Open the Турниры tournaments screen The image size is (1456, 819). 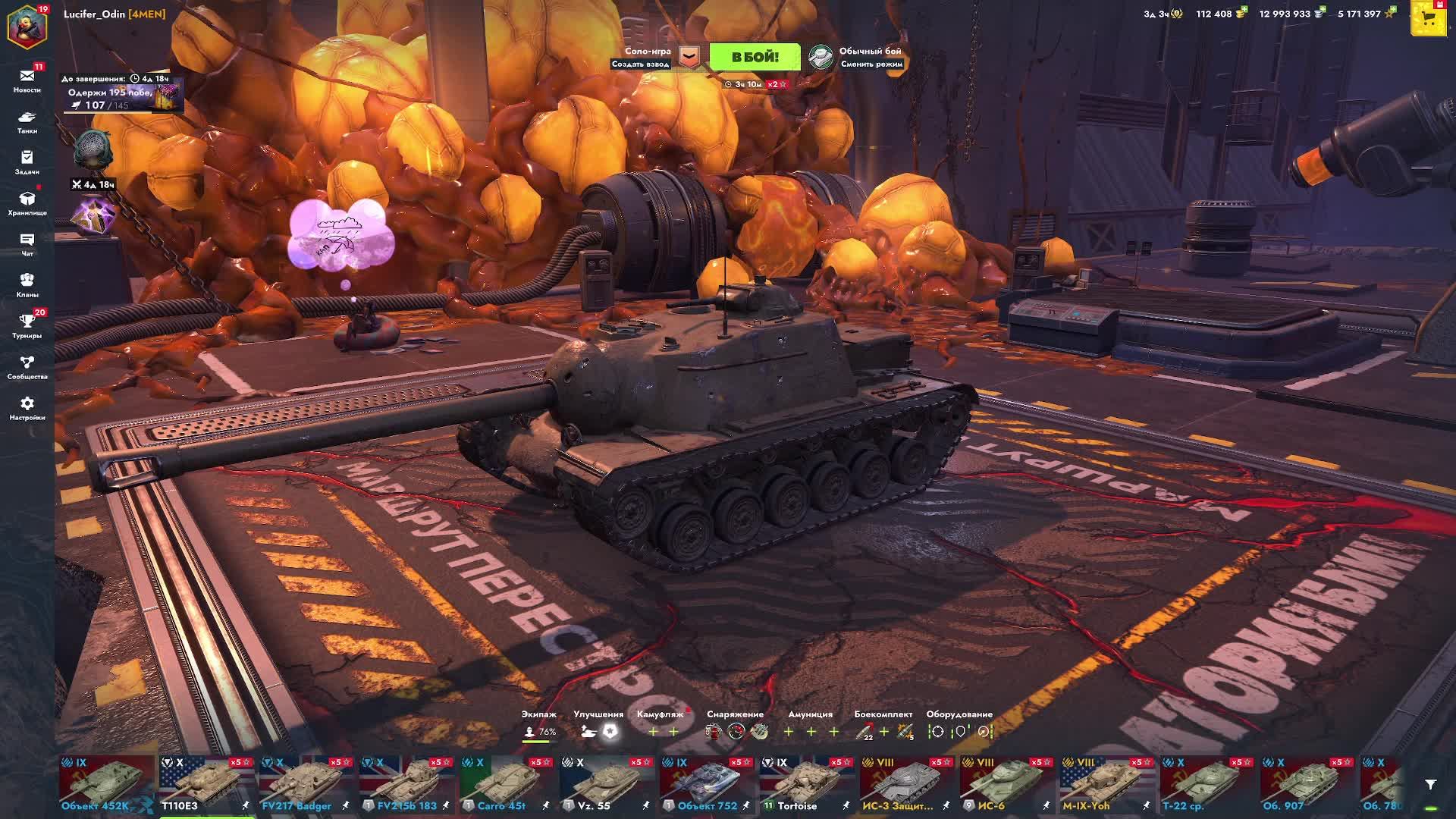pos(27,325)
